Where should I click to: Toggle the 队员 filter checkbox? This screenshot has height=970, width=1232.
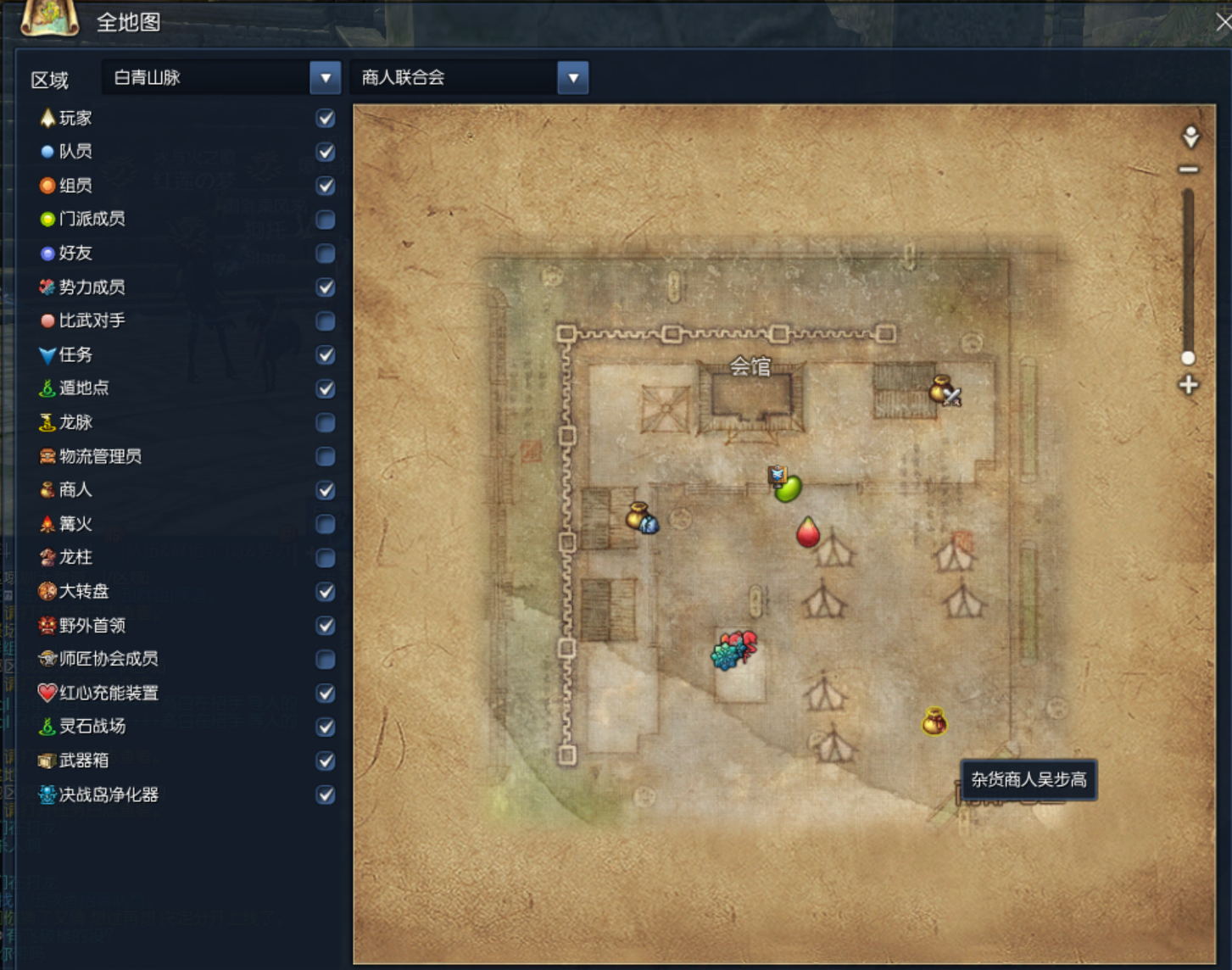325,152
